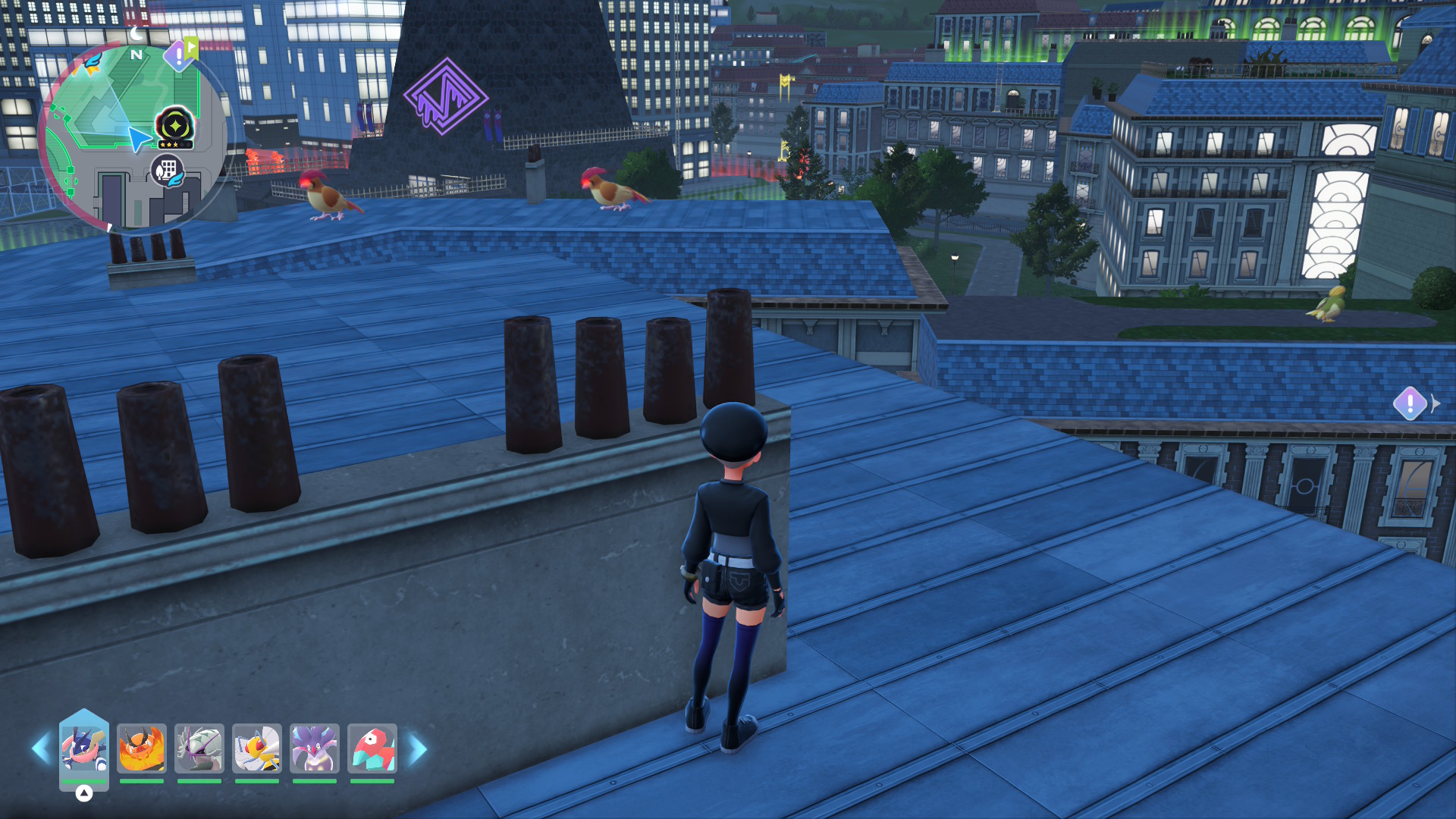Open the circular minimap
This screenshot has height=819, width=1456.
click(133, 136)
